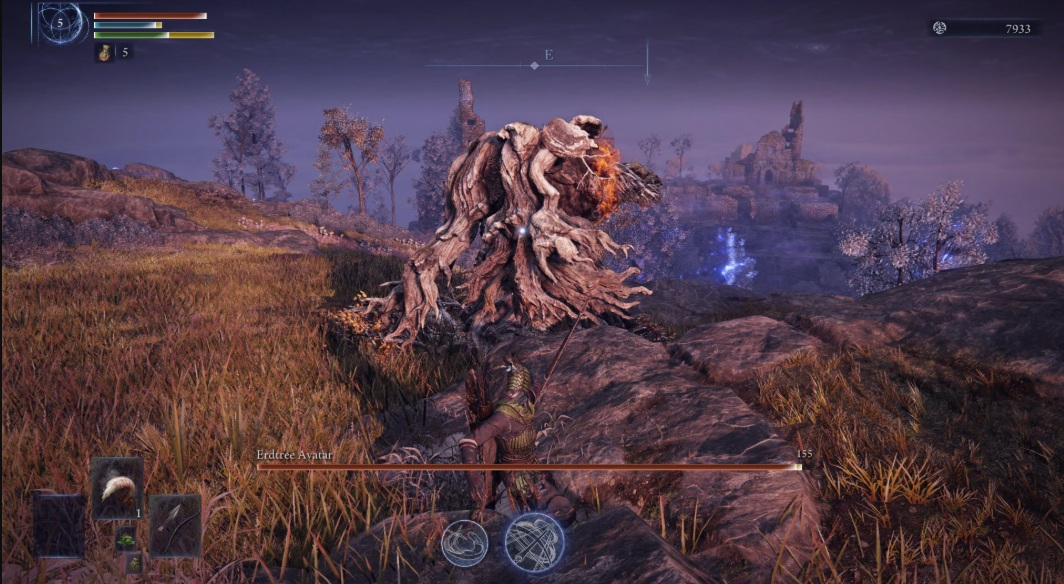Select the upper green herb pouch slot
This screenshot has height=584, width=1064.
coord(126,538)
